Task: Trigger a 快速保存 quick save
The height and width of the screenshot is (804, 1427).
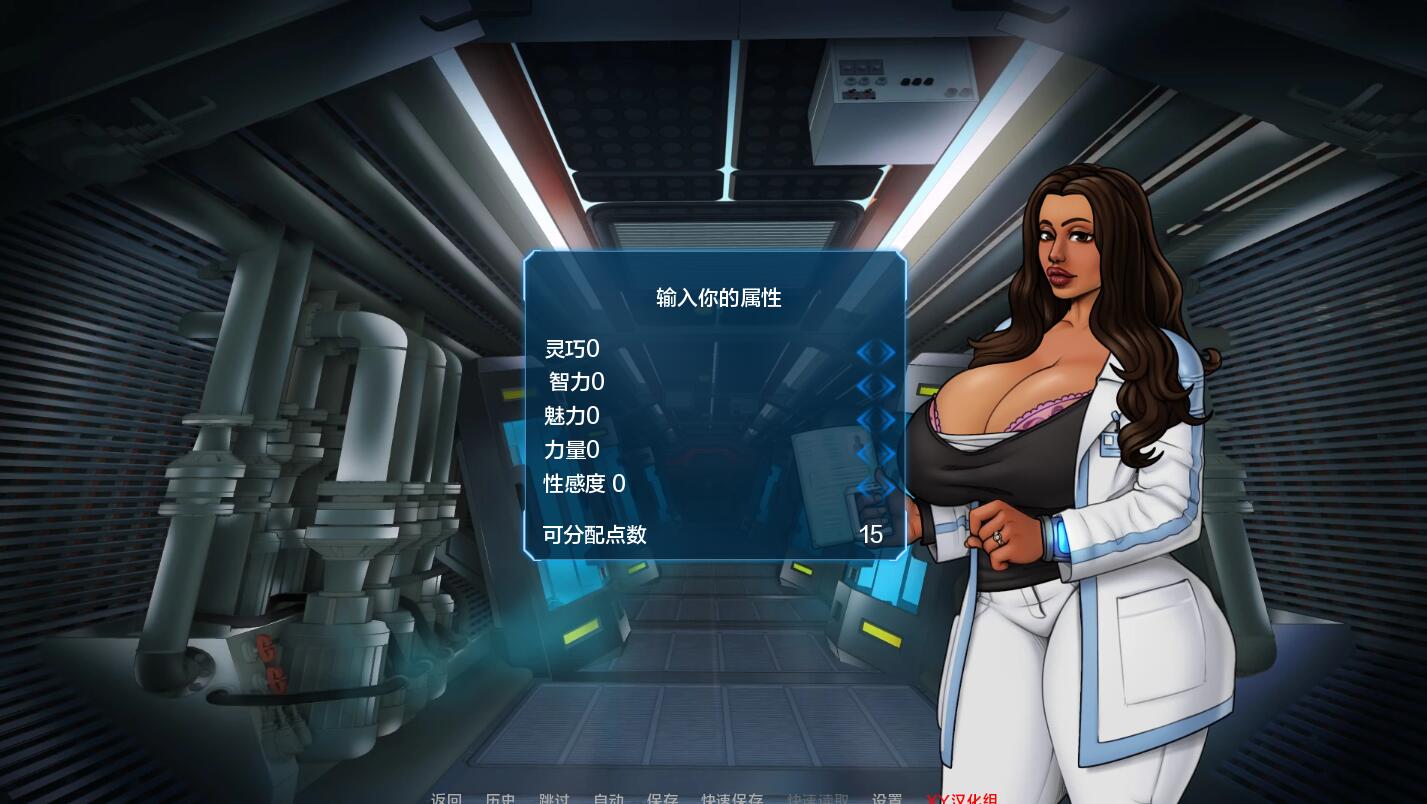Action: [733, 797]
